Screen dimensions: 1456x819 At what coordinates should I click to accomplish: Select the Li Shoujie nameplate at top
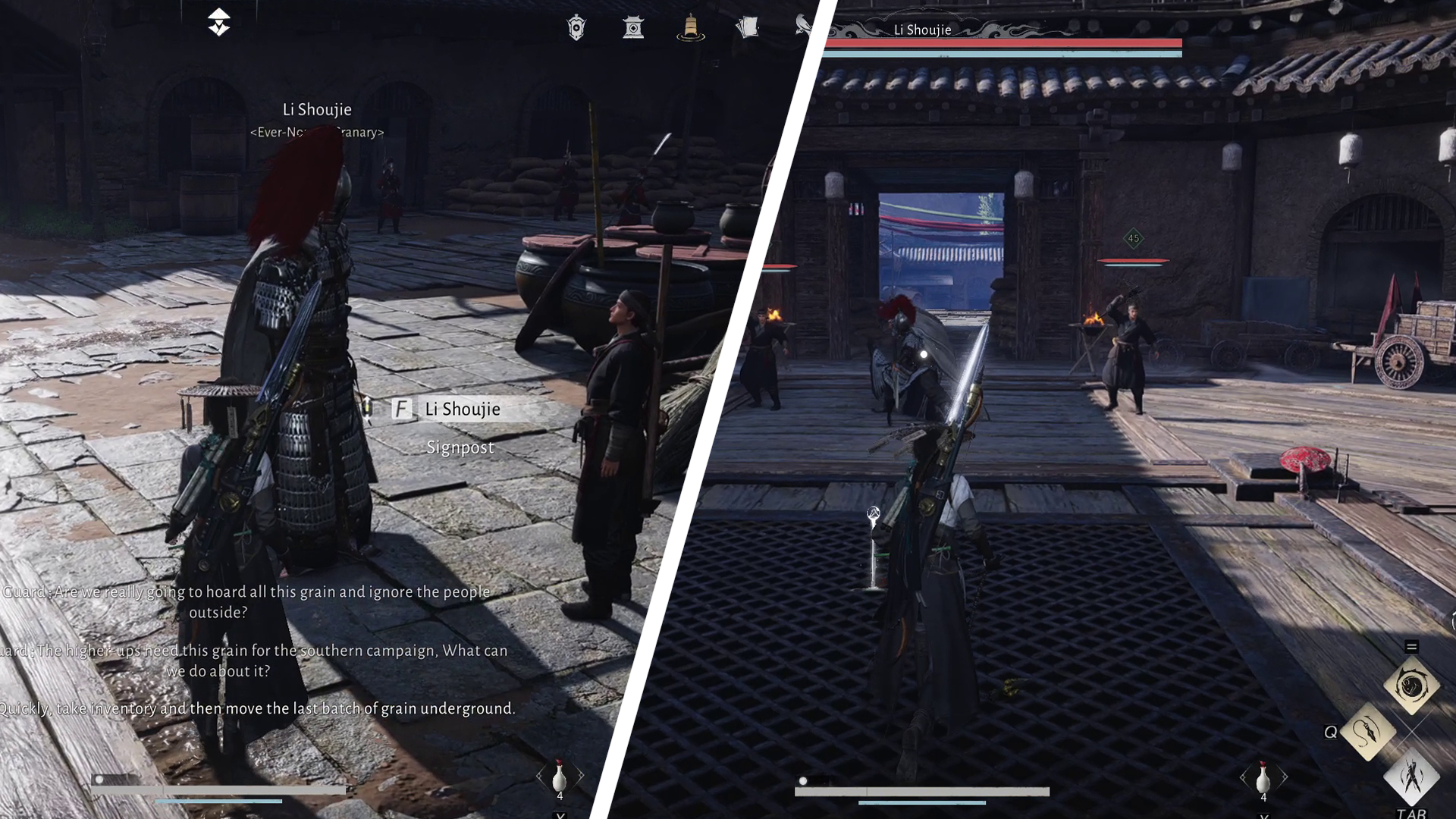924,30
